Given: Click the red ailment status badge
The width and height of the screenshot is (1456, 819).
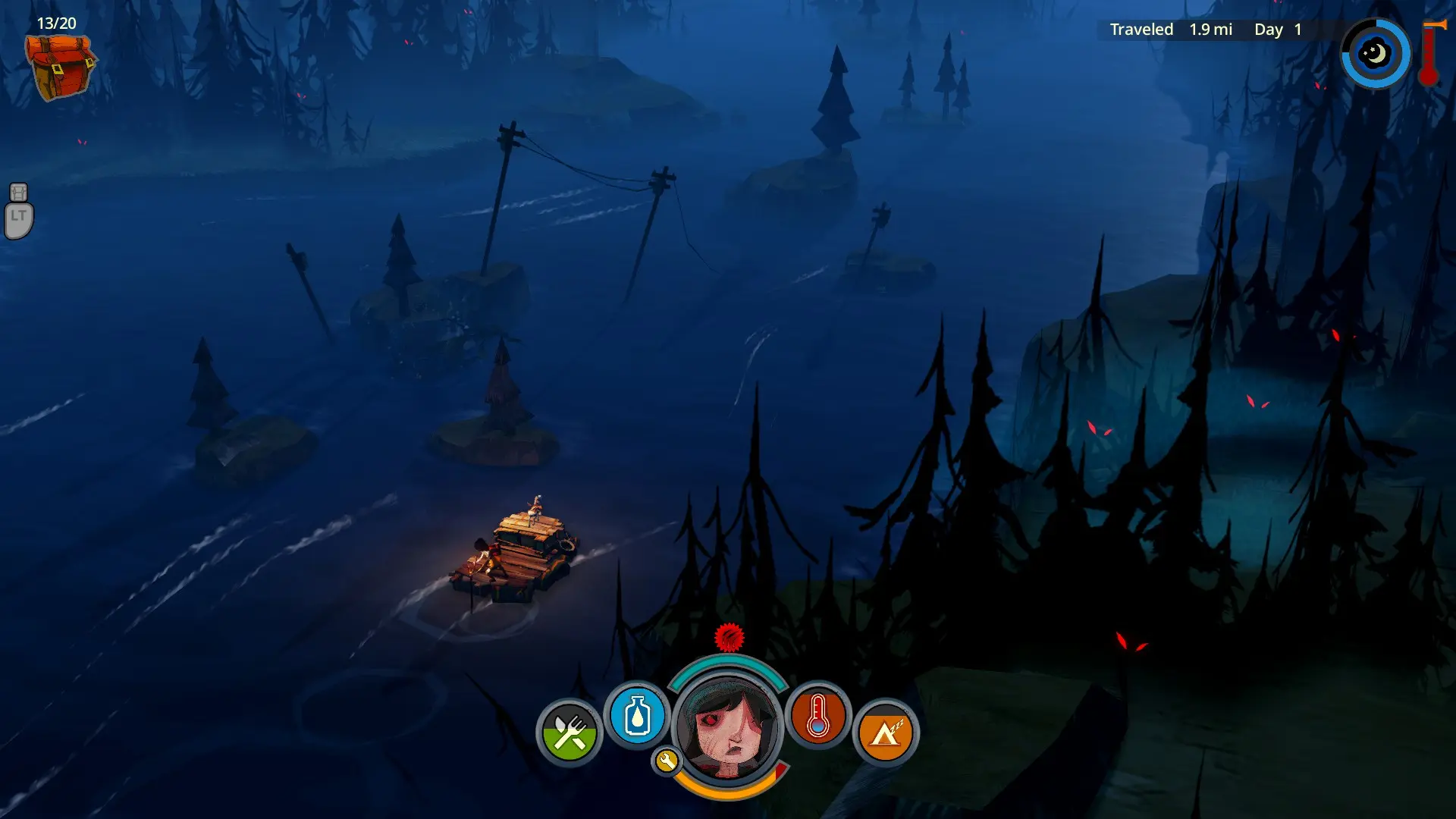Looking at the screenshot, I should [x=730, y=638].
